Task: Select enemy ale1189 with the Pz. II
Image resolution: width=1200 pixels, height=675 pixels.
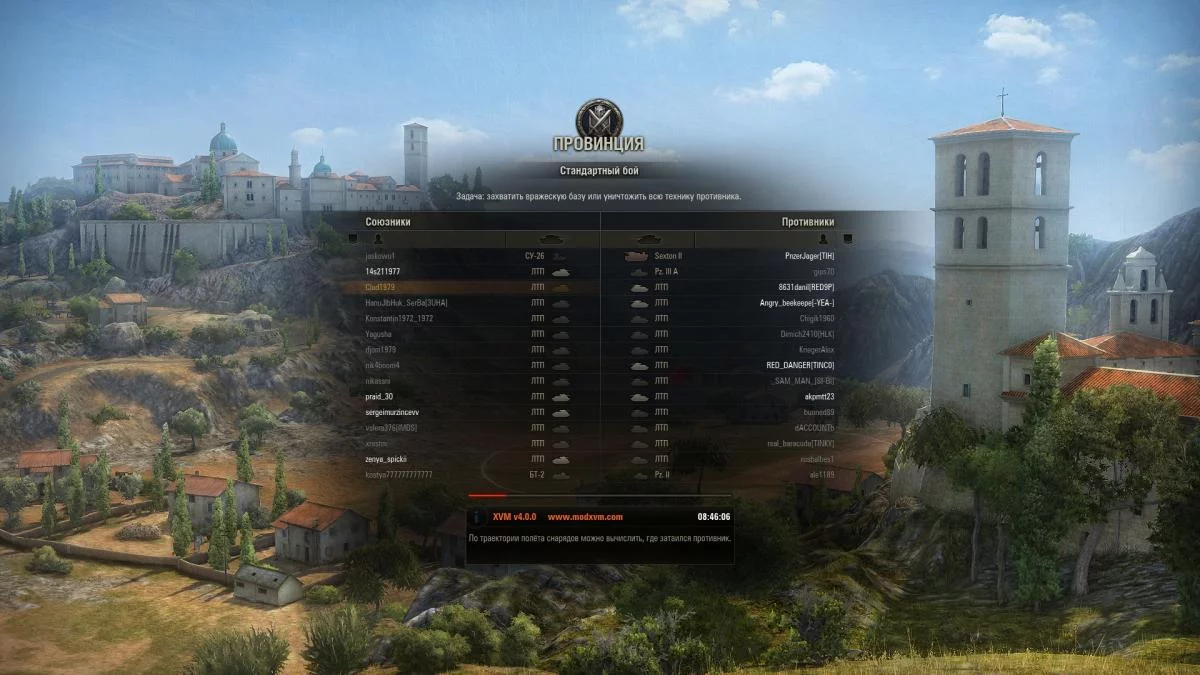Action: 822,474
